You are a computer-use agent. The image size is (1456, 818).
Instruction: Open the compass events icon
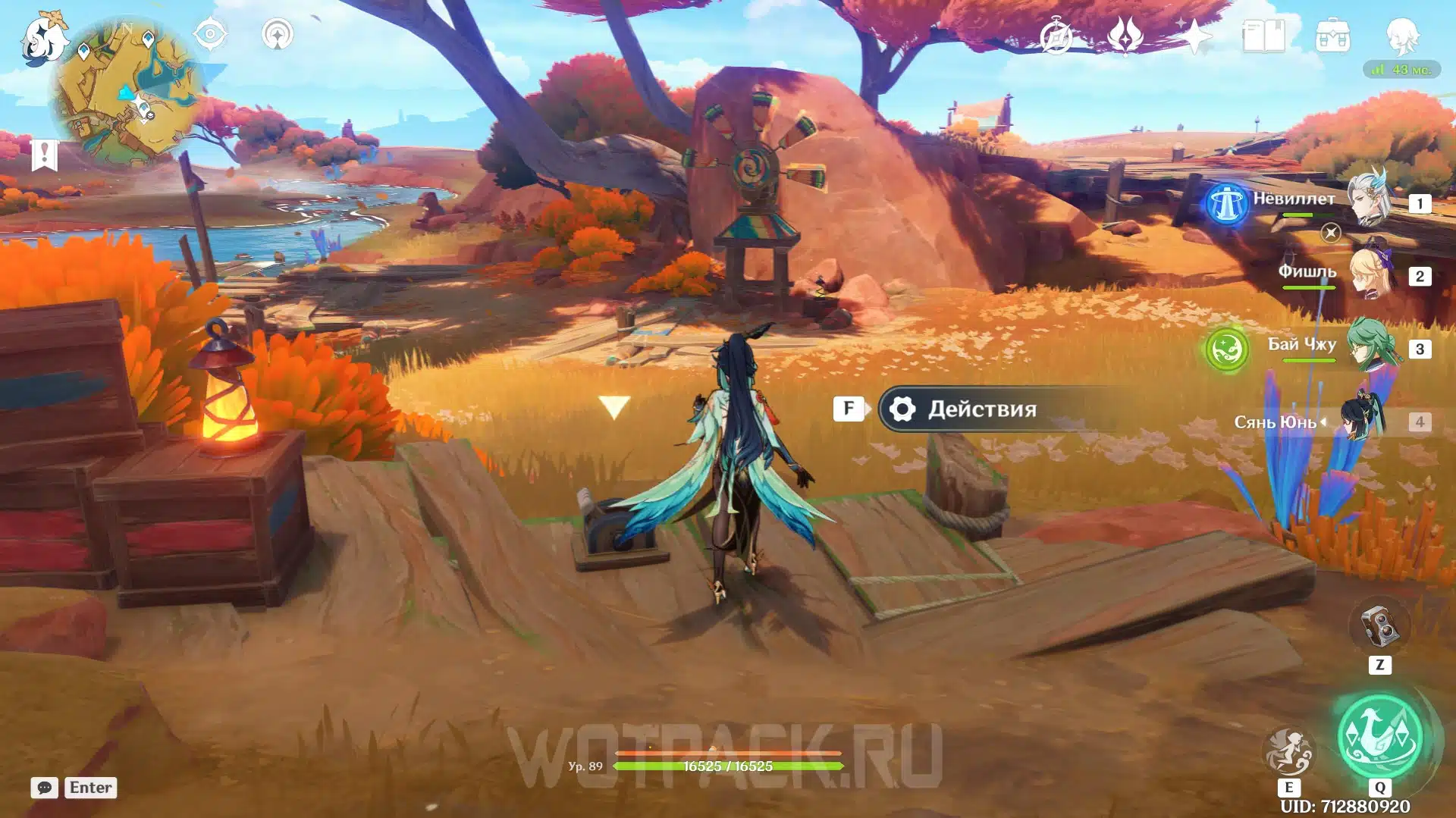[1056, 36]
